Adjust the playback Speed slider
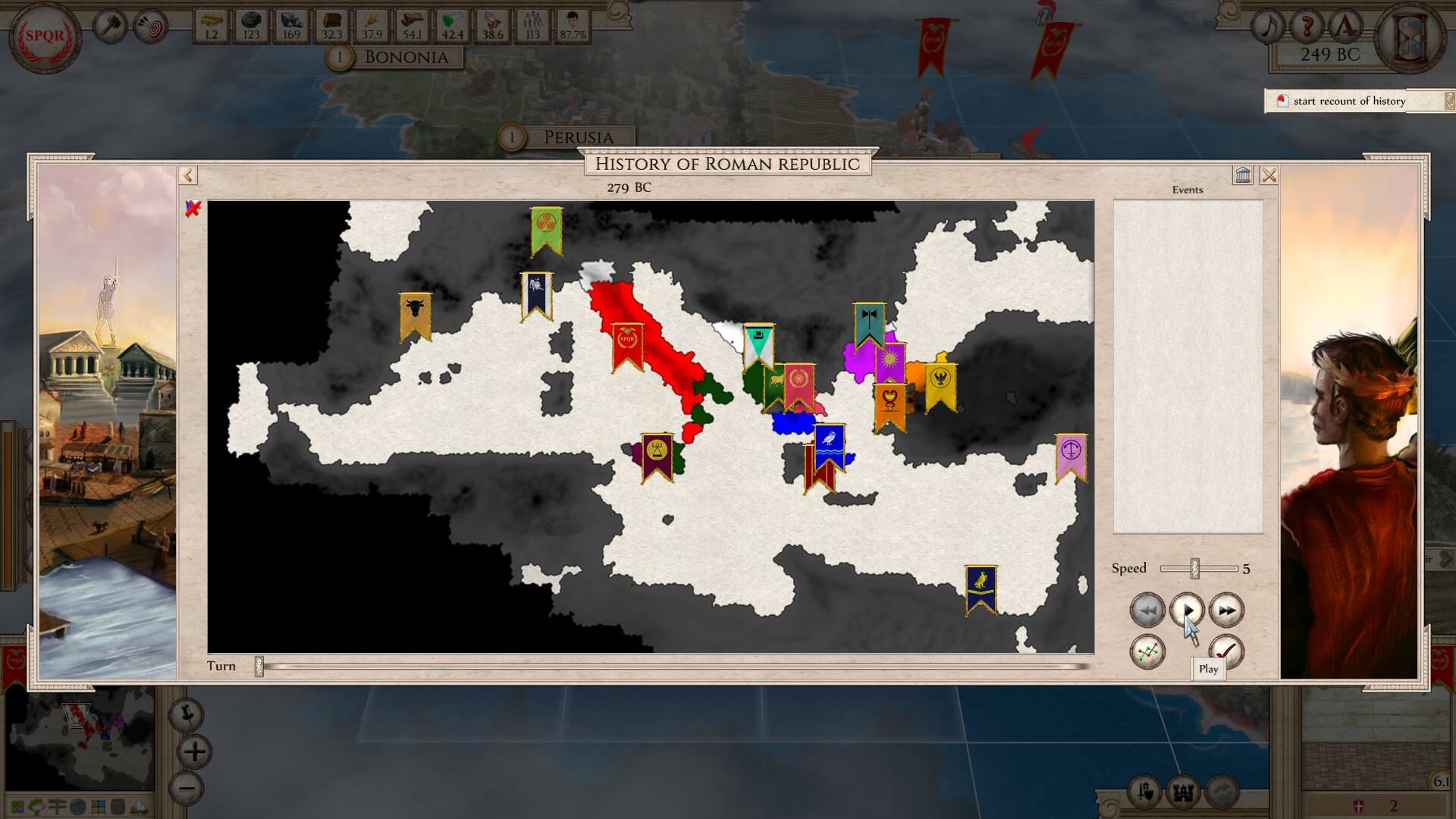 pos(1195,568)
